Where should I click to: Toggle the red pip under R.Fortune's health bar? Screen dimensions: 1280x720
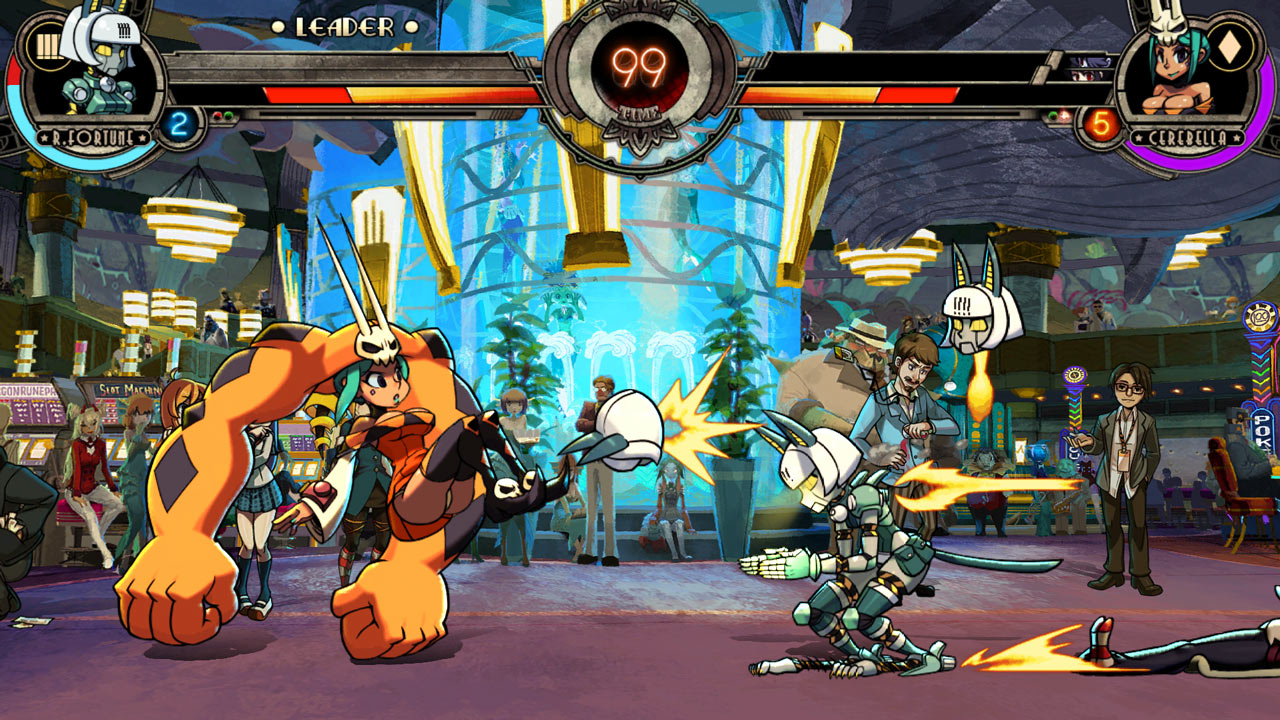point(219,116)
